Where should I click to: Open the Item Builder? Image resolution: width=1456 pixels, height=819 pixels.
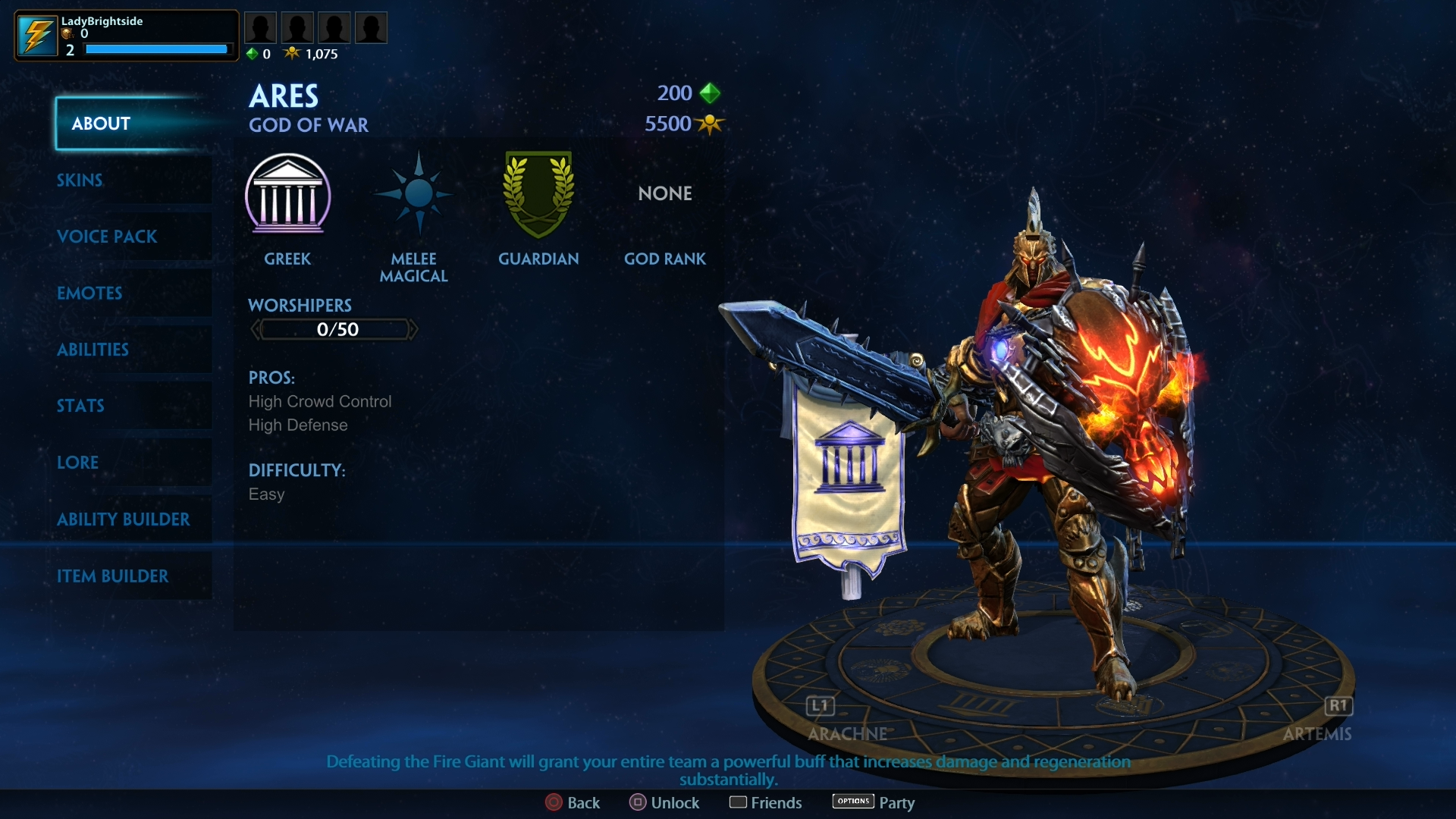pos(114,576)
